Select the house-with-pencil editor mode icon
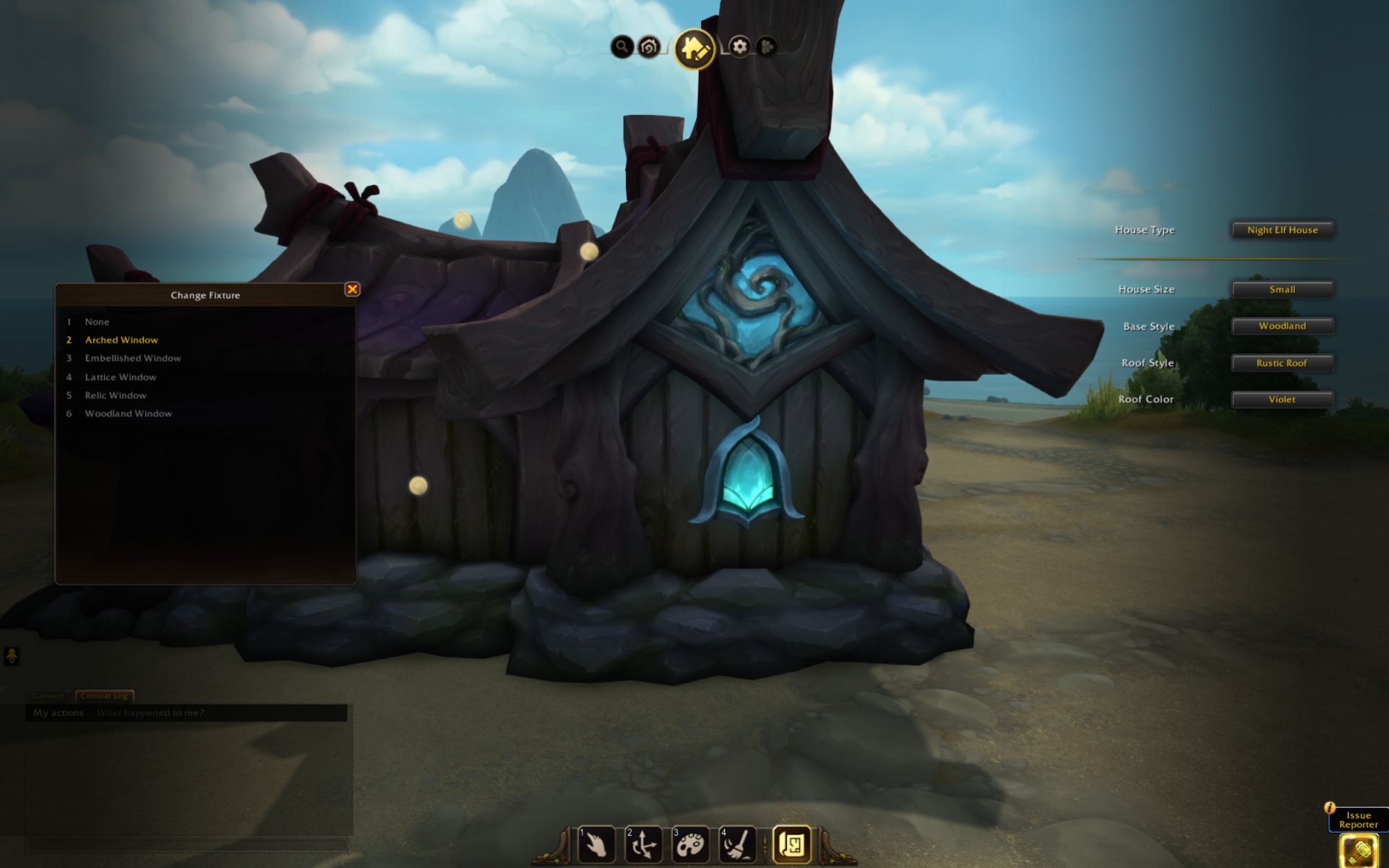 coord(694,48)
